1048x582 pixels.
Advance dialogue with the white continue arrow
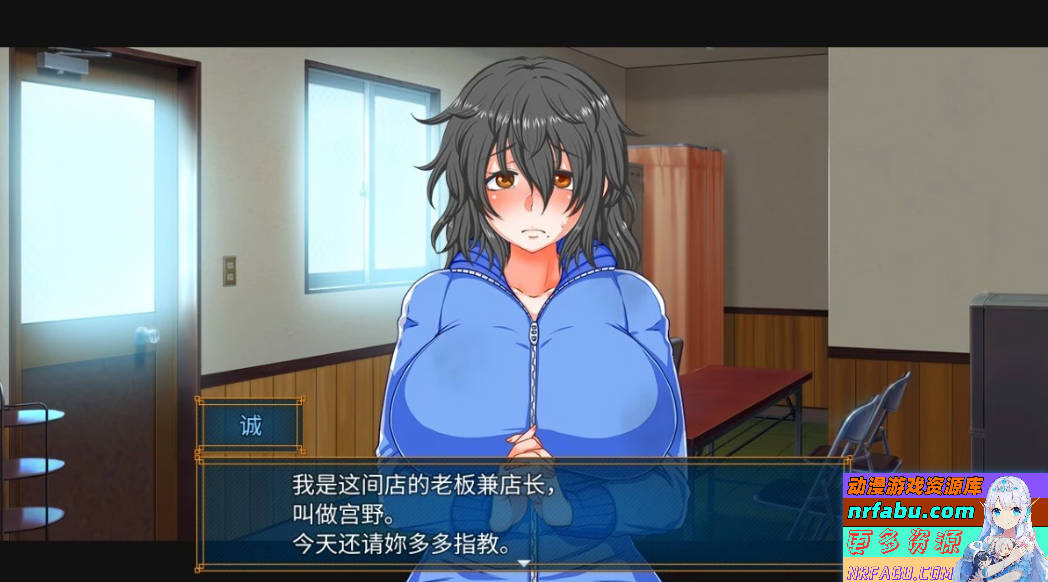(522, 564)
